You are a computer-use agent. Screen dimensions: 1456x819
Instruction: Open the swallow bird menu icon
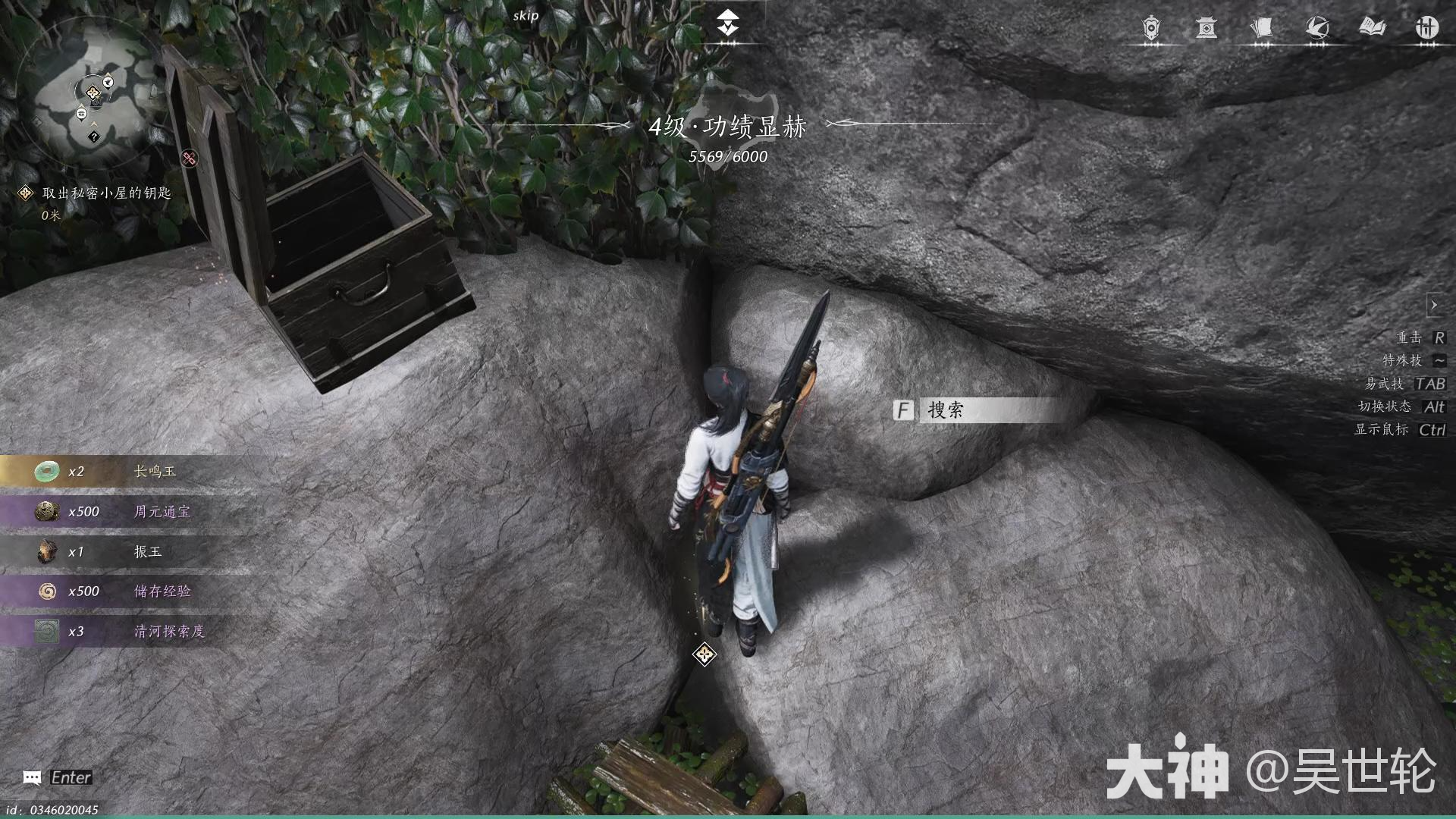(1317, 29)
